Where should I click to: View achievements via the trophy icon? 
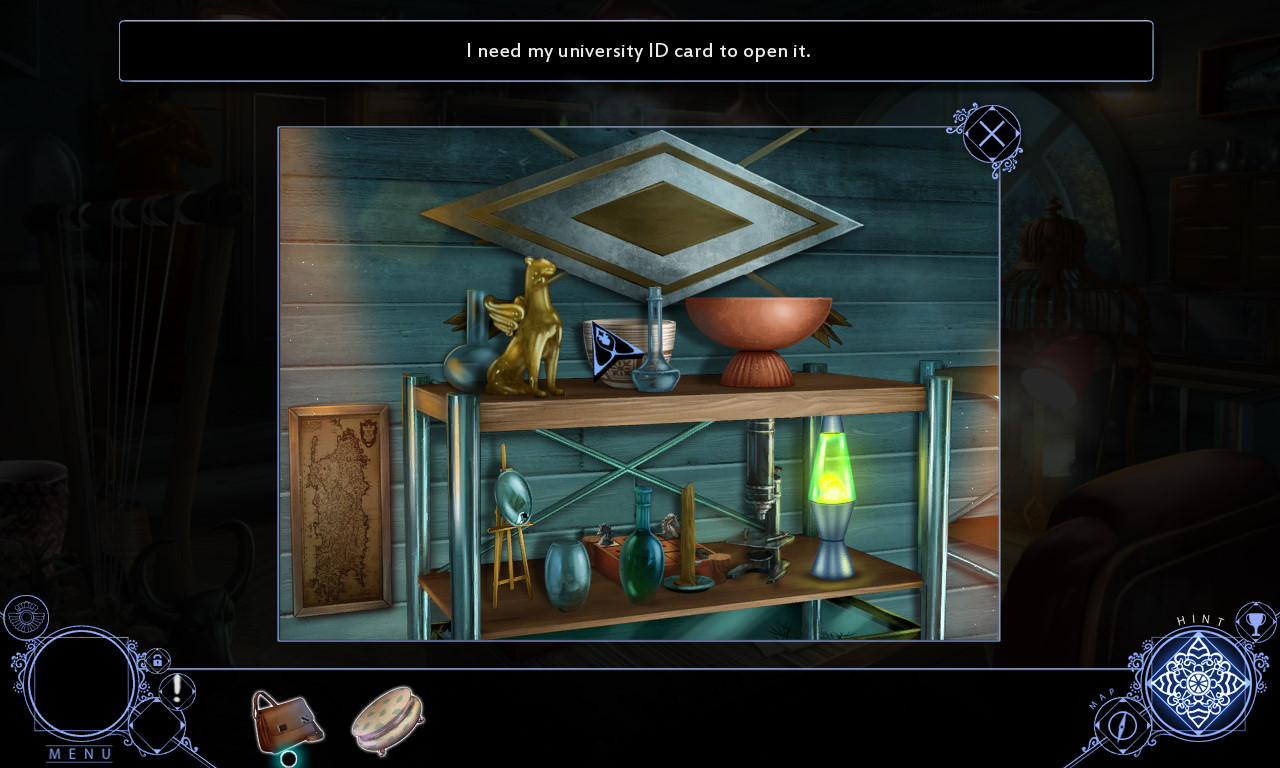coord(1256,622)
